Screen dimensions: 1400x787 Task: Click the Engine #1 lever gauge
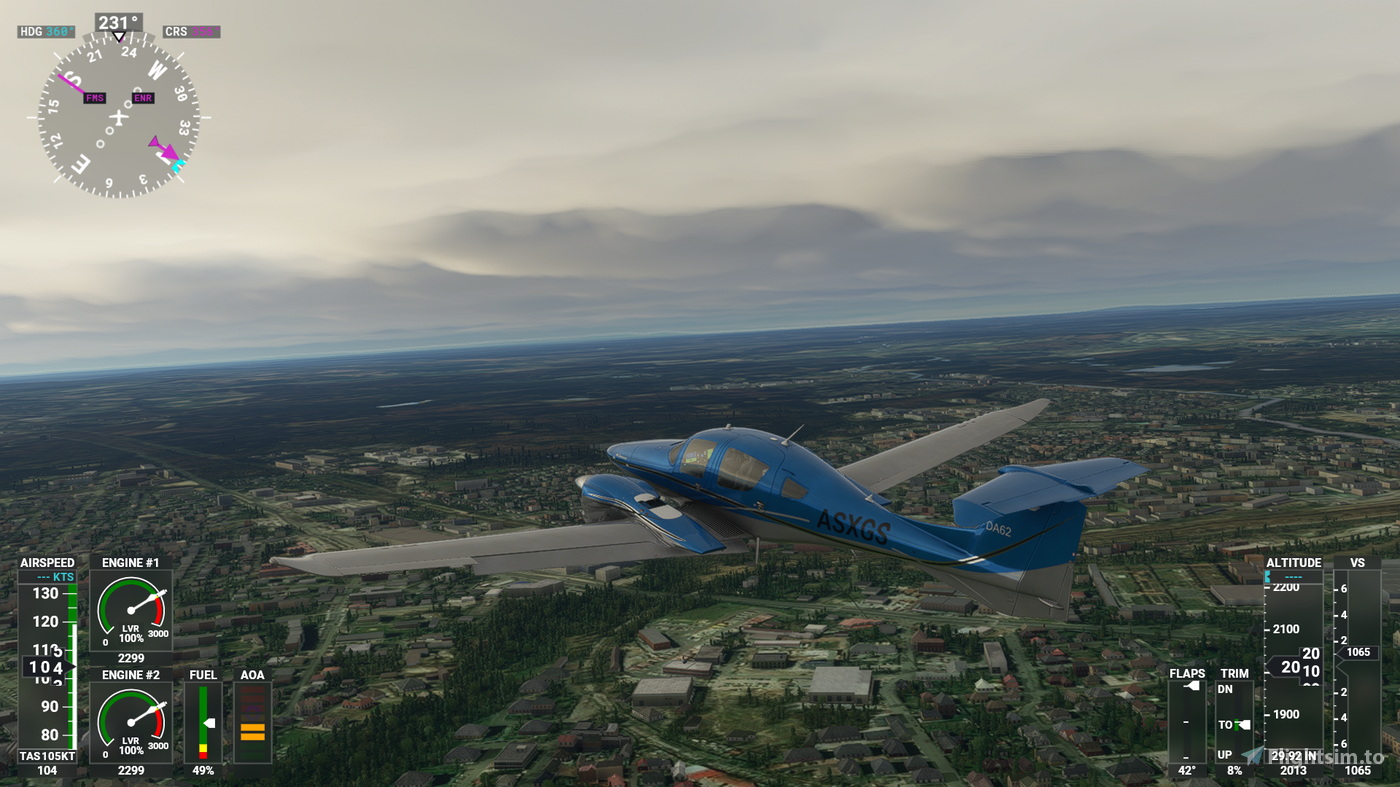coord(131,611)
